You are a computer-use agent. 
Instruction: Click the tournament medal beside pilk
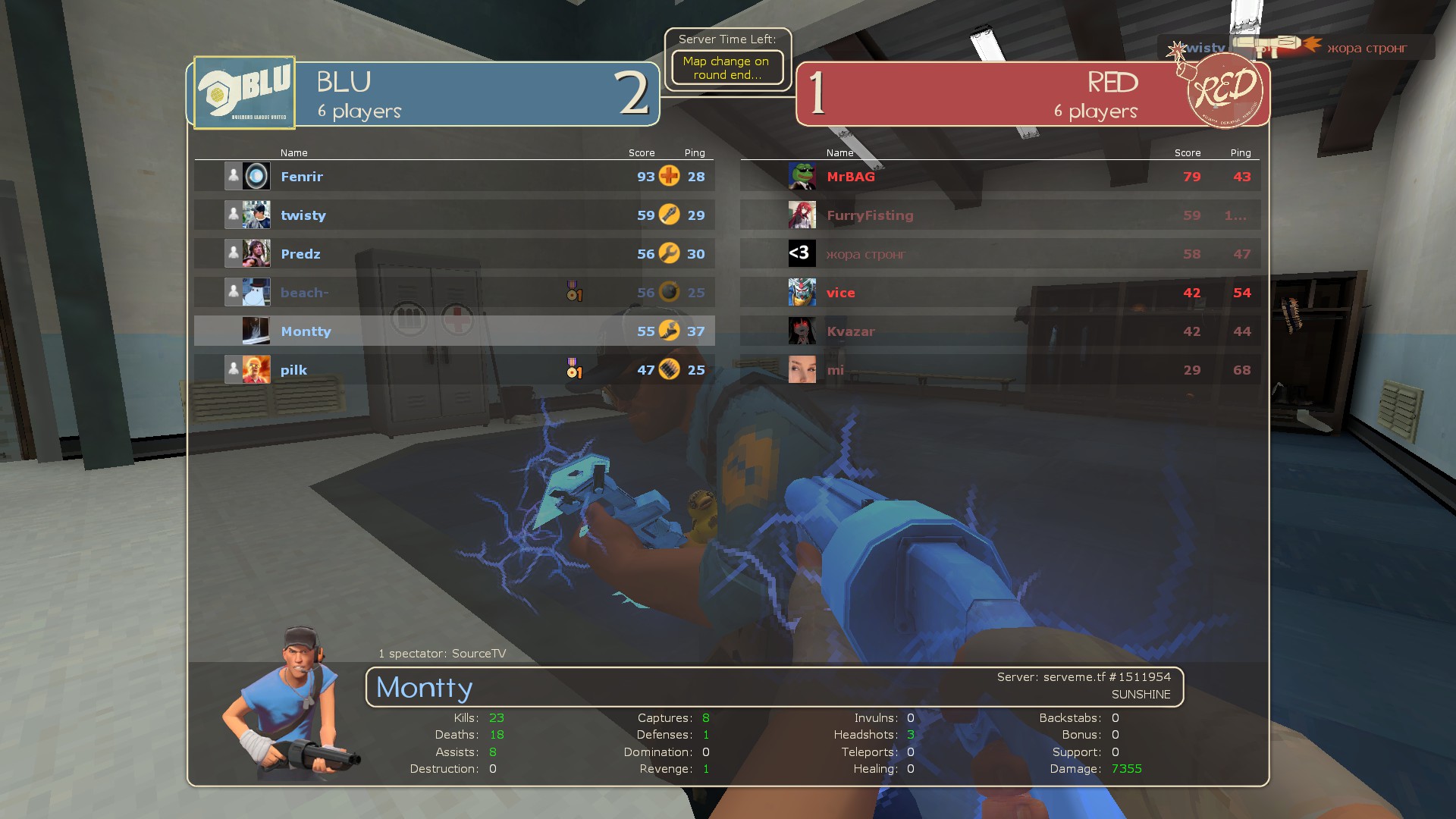pyautogui.click(x=574, y=369)
